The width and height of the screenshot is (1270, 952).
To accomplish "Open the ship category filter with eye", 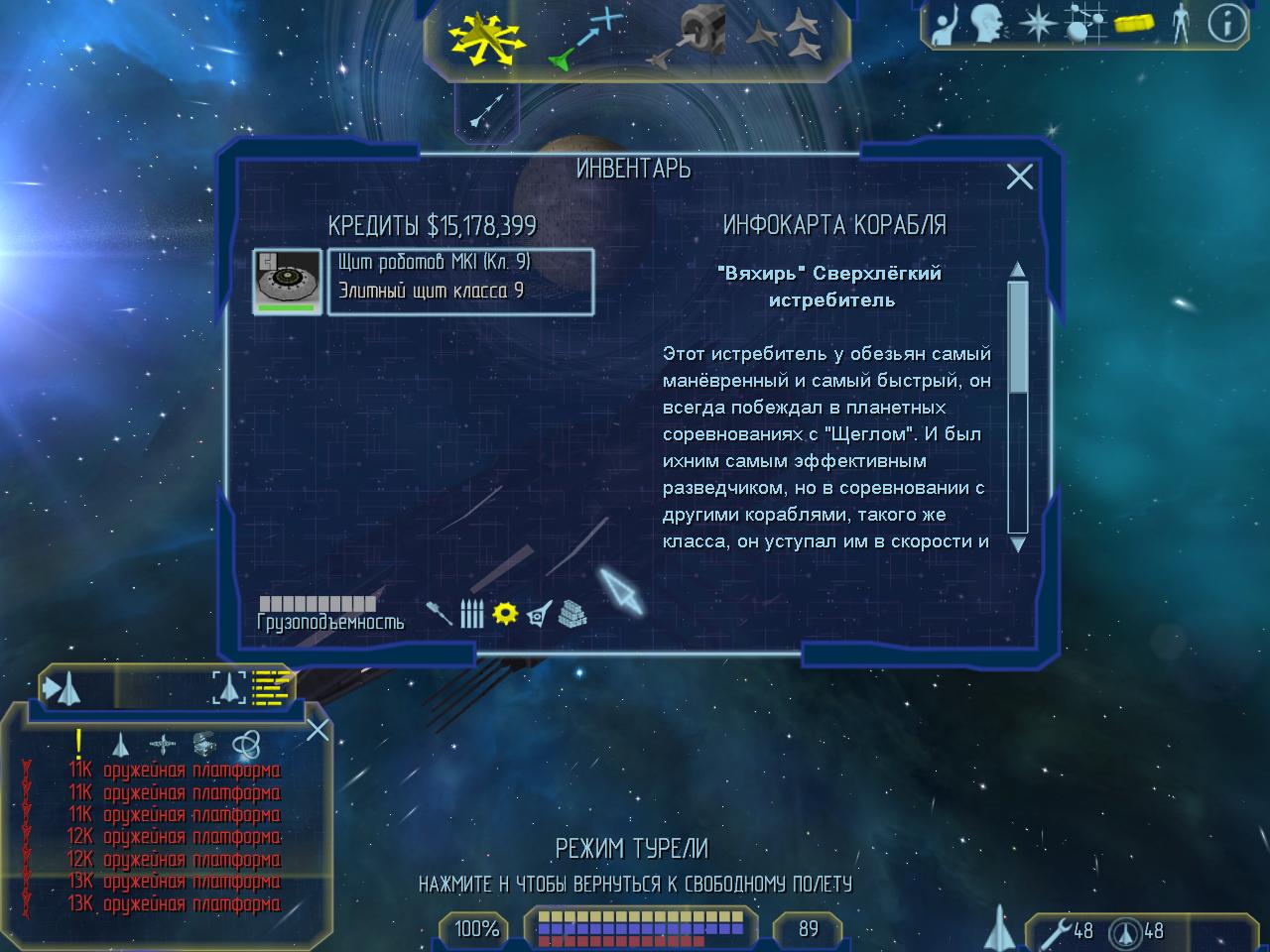I will pyautogui.click(x=539, y=614).
